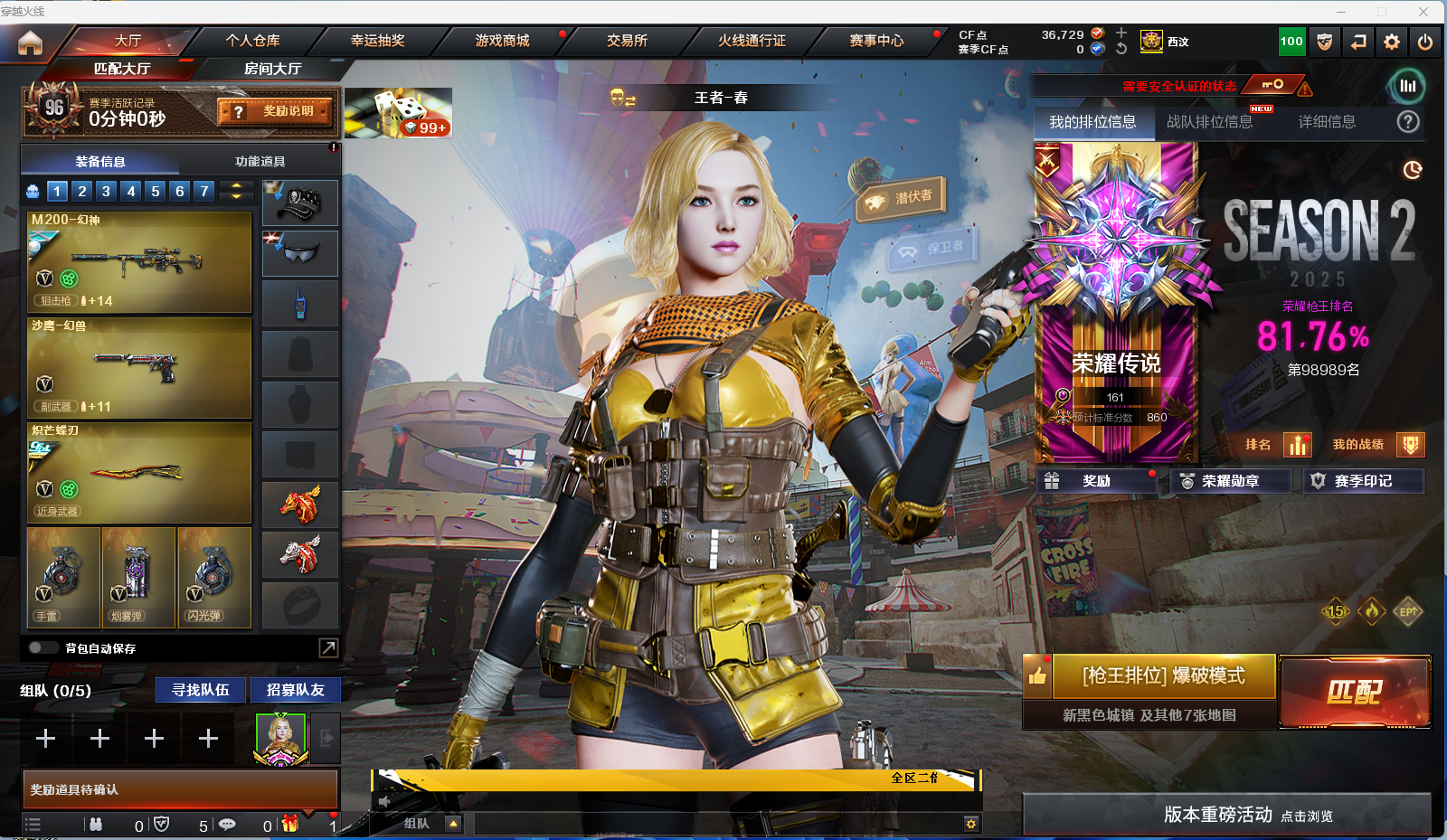Select the M200-幻神 sniper rifle slot
1447x840 pixels.
pos(139,262)
